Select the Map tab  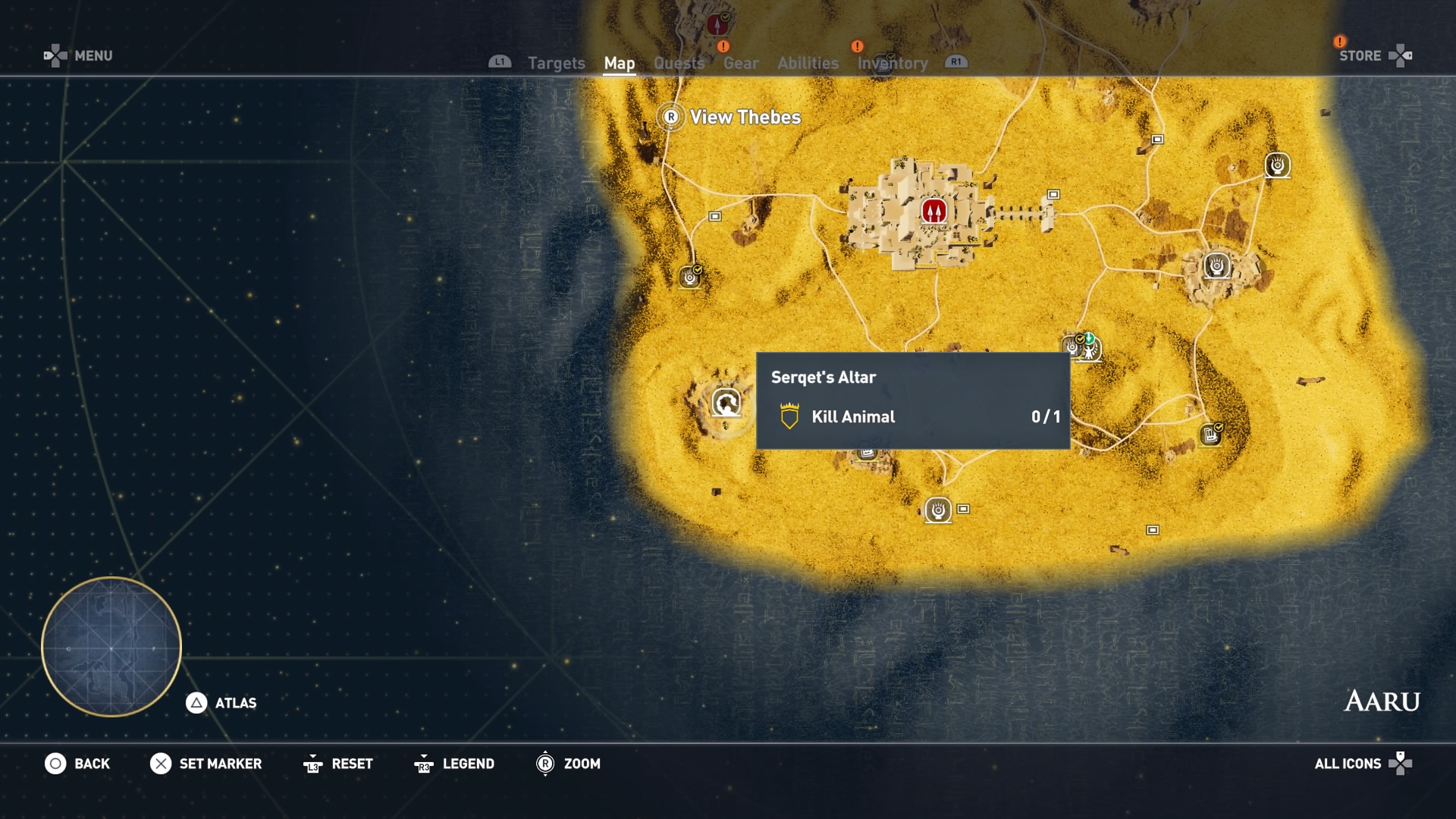pyautogui.click(x=619, y=64)
